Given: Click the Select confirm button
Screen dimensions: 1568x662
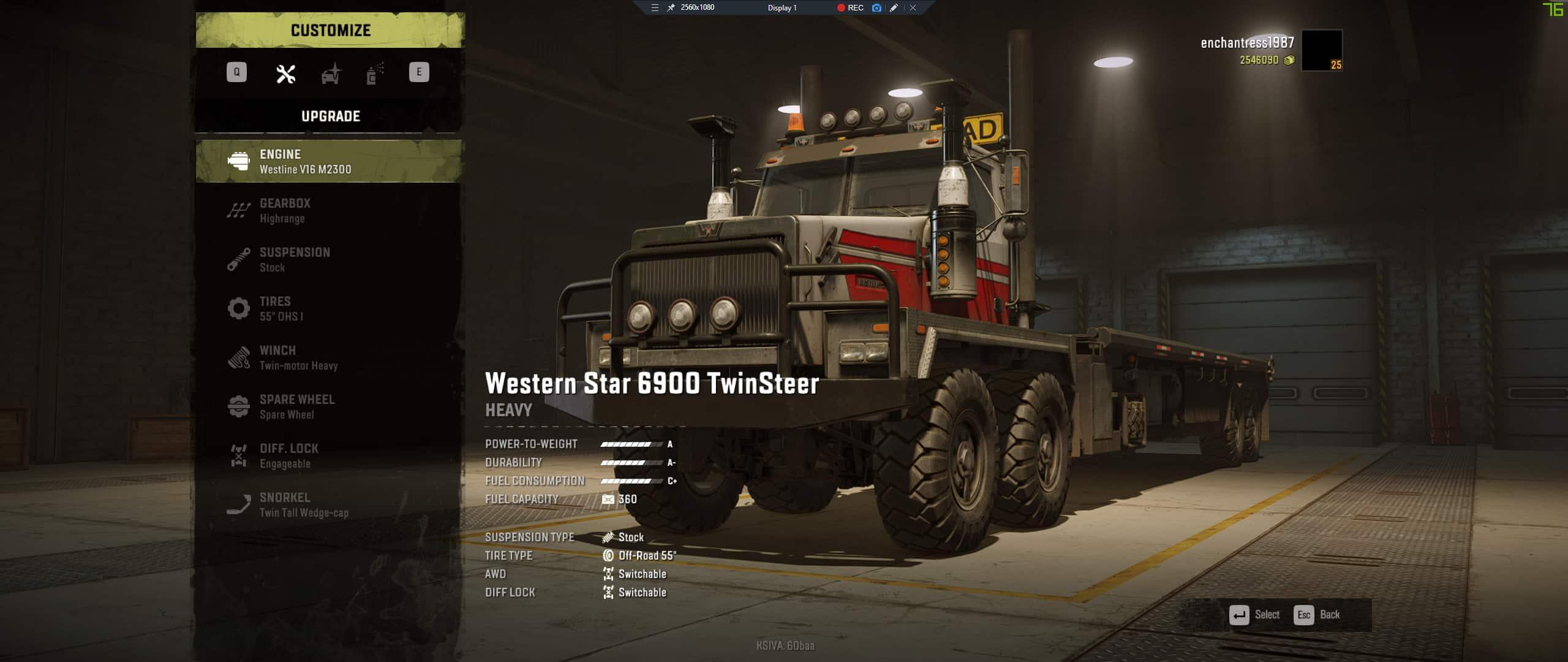Looking at the screenshot, I should click(1254, 615).
